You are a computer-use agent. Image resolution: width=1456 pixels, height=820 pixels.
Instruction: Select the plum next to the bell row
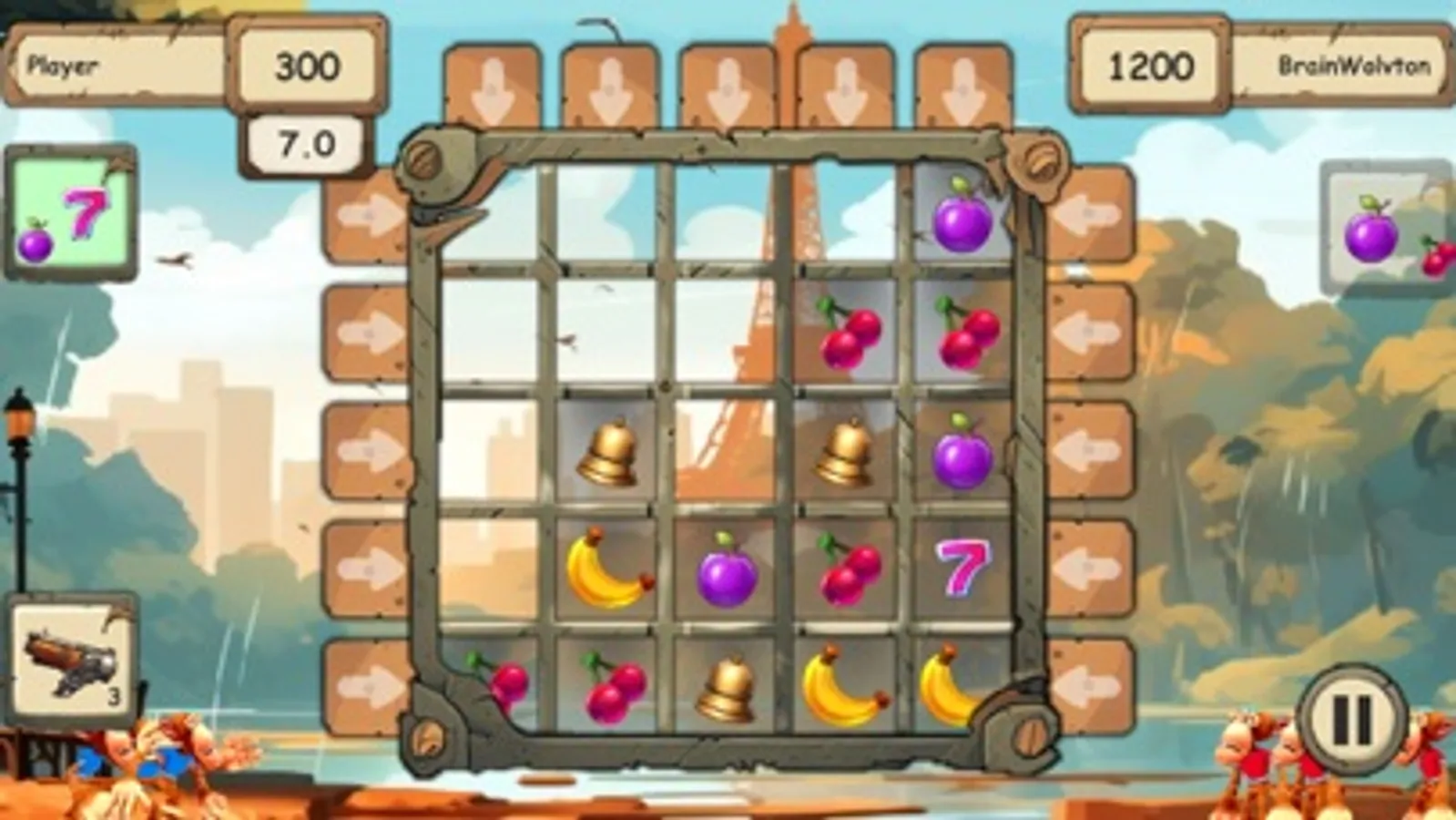pyautogui.click(x=961, y=451)
